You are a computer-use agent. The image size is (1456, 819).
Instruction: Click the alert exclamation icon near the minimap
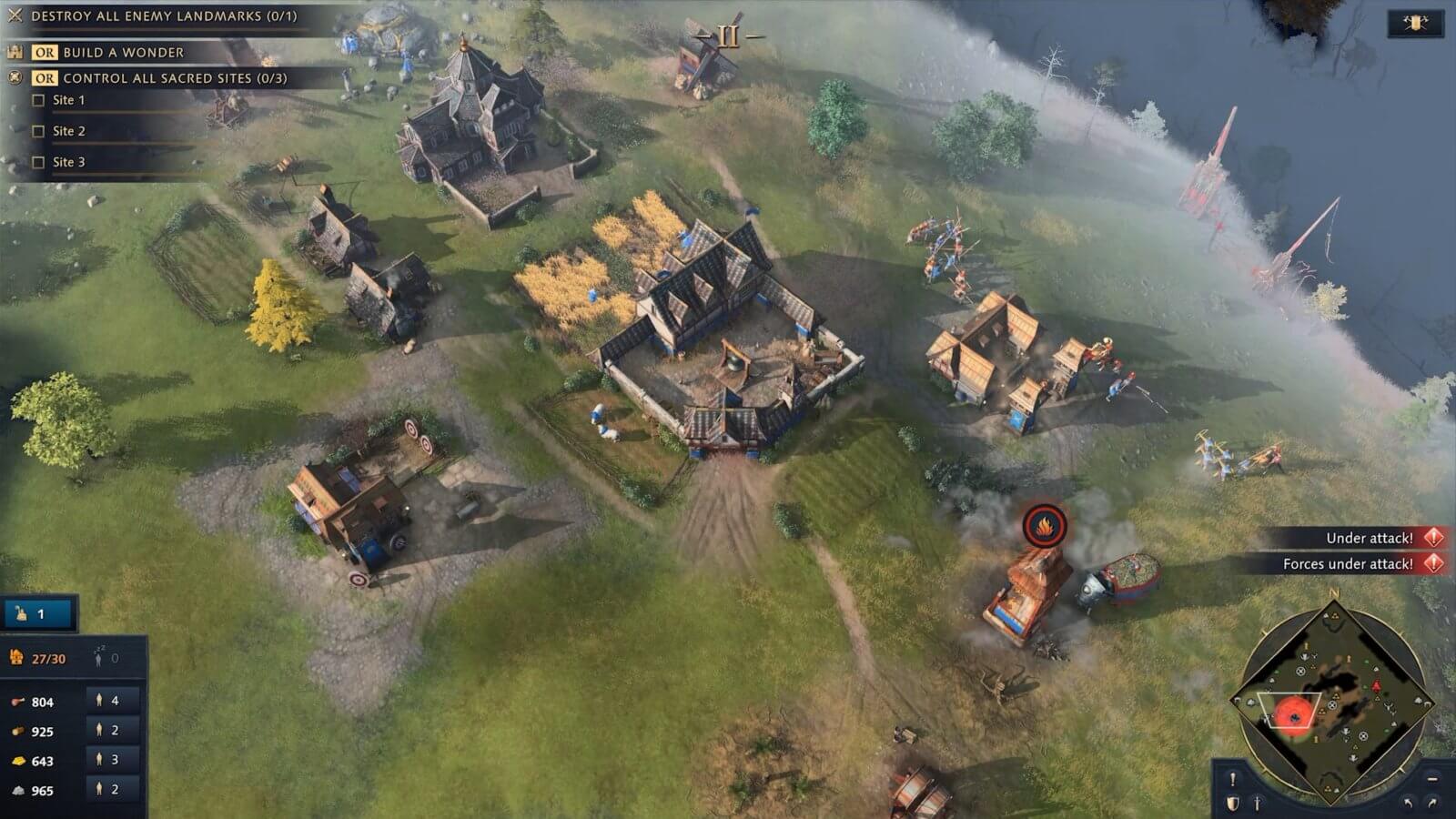coord(1233,779)
